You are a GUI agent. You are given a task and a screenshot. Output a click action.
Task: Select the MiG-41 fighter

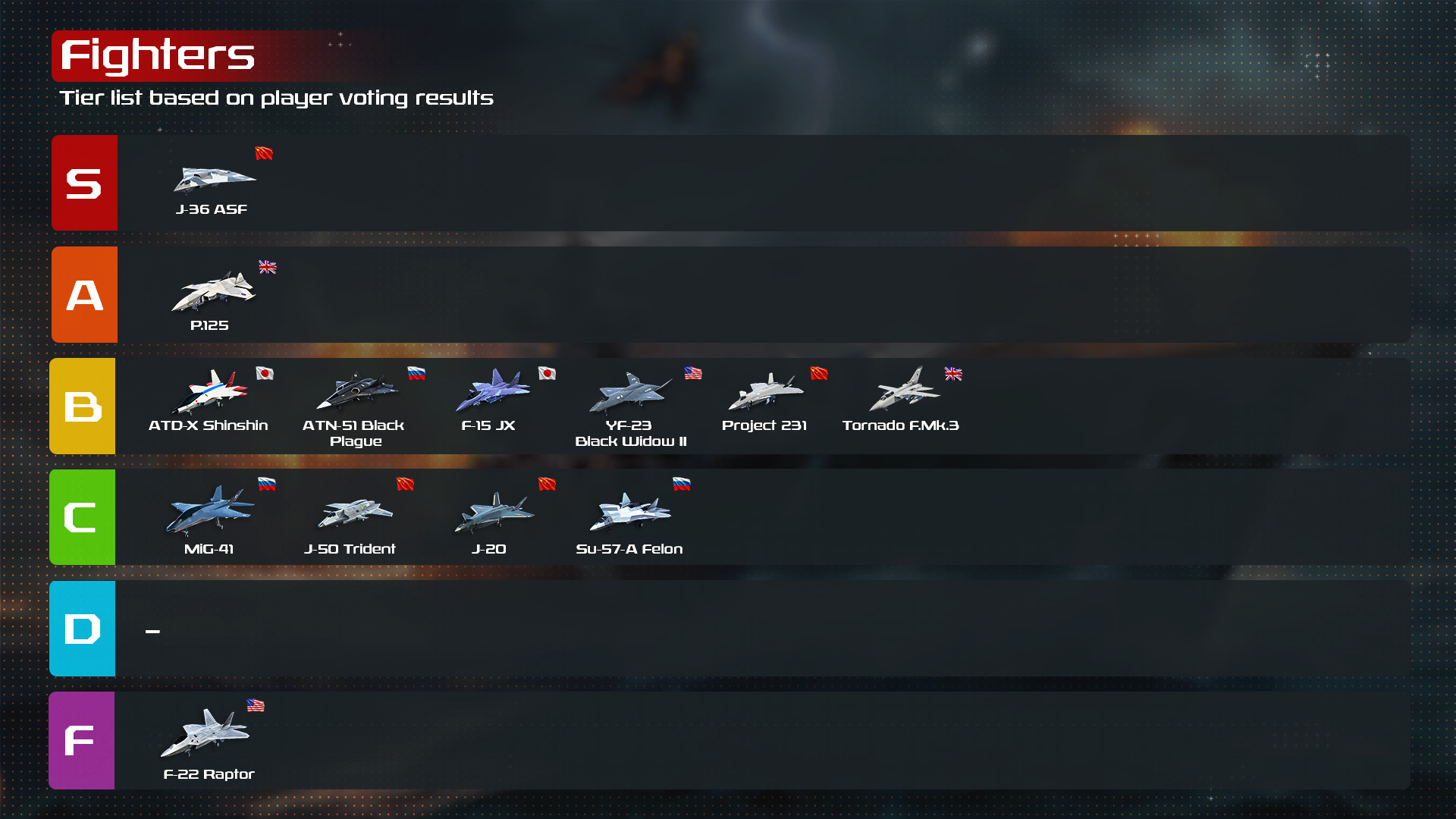[x=210, y=510]
